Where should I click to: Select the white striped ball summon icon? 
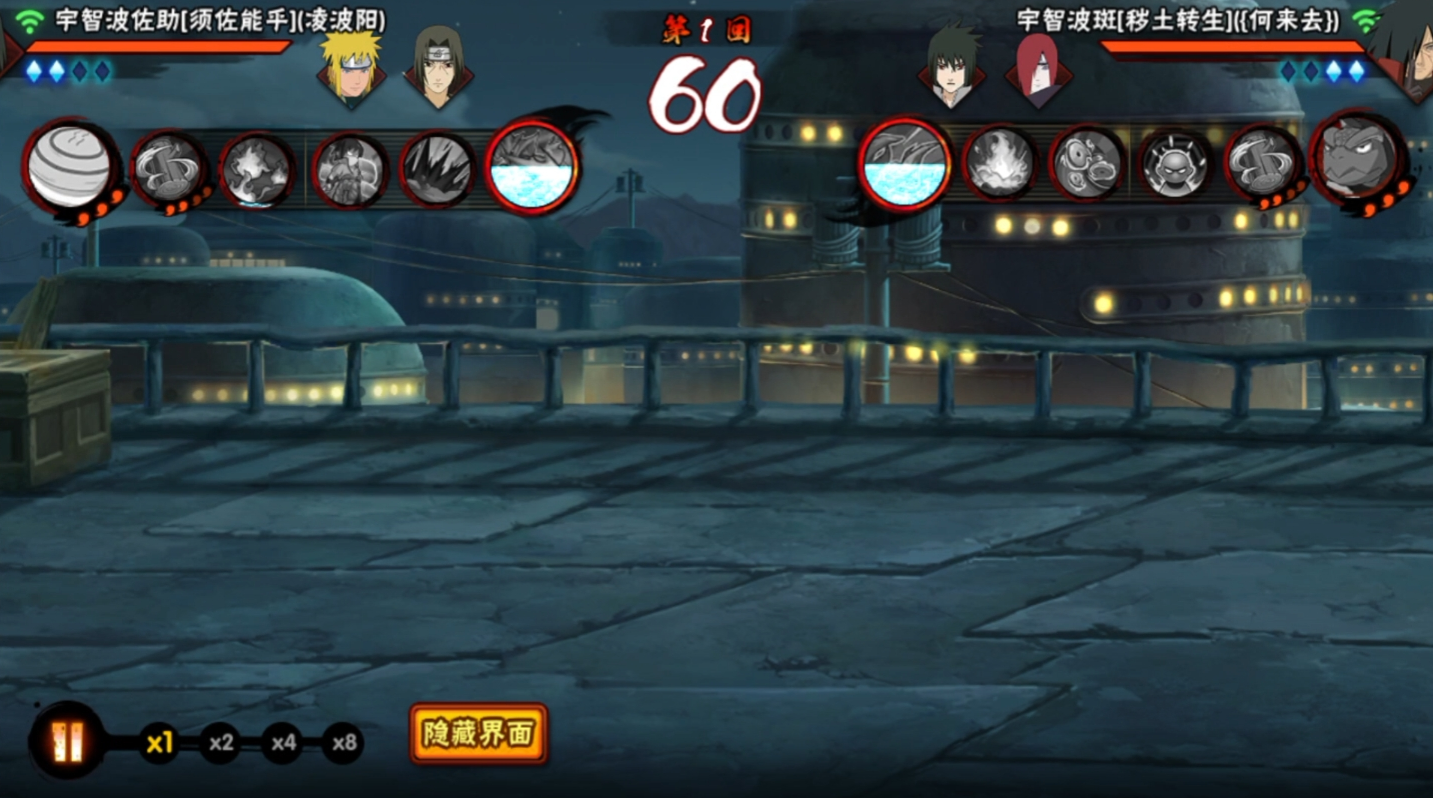(x=70, y=168)
